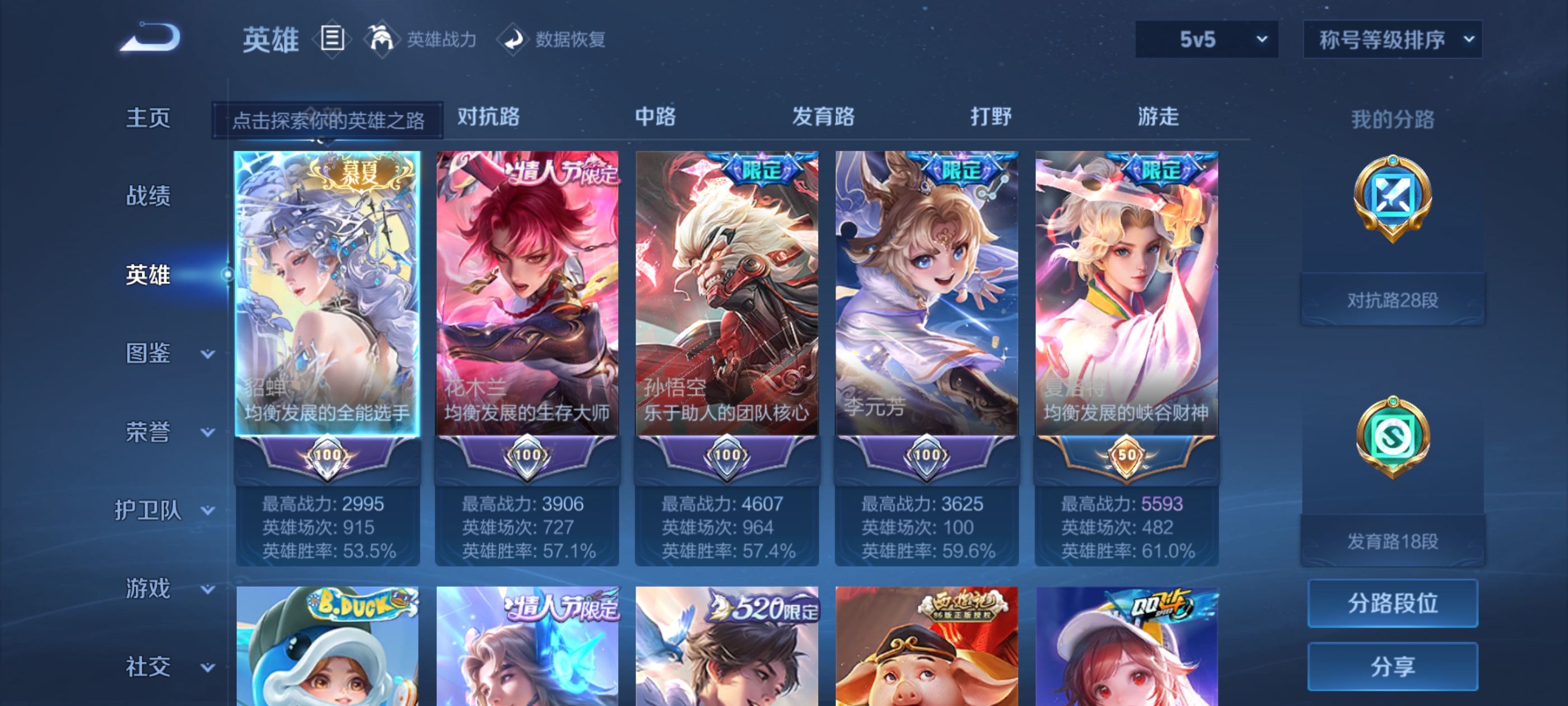Screen dimensions: 1568x706
Task: Select 战绩 in the left sidebar
Action: coord(147,197)
